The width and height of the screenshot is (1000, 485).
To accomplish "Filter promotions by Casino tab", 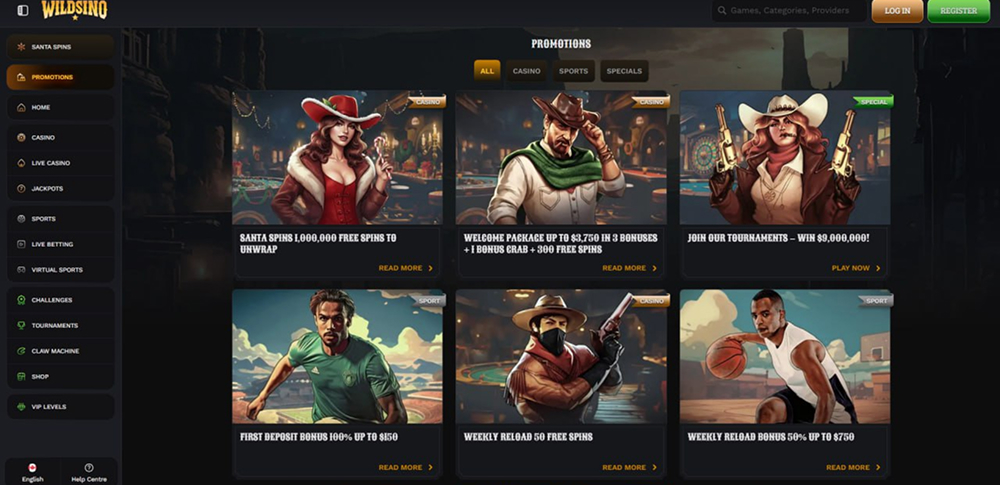I will (x=526, y=71).
